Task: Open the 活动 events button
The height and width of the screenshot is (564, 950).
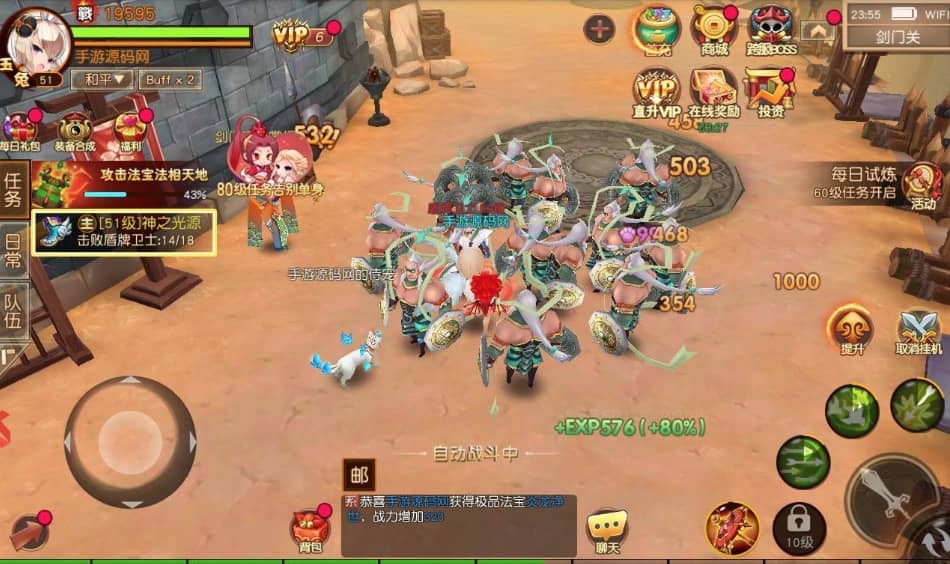Action: (x=922, y=185)
